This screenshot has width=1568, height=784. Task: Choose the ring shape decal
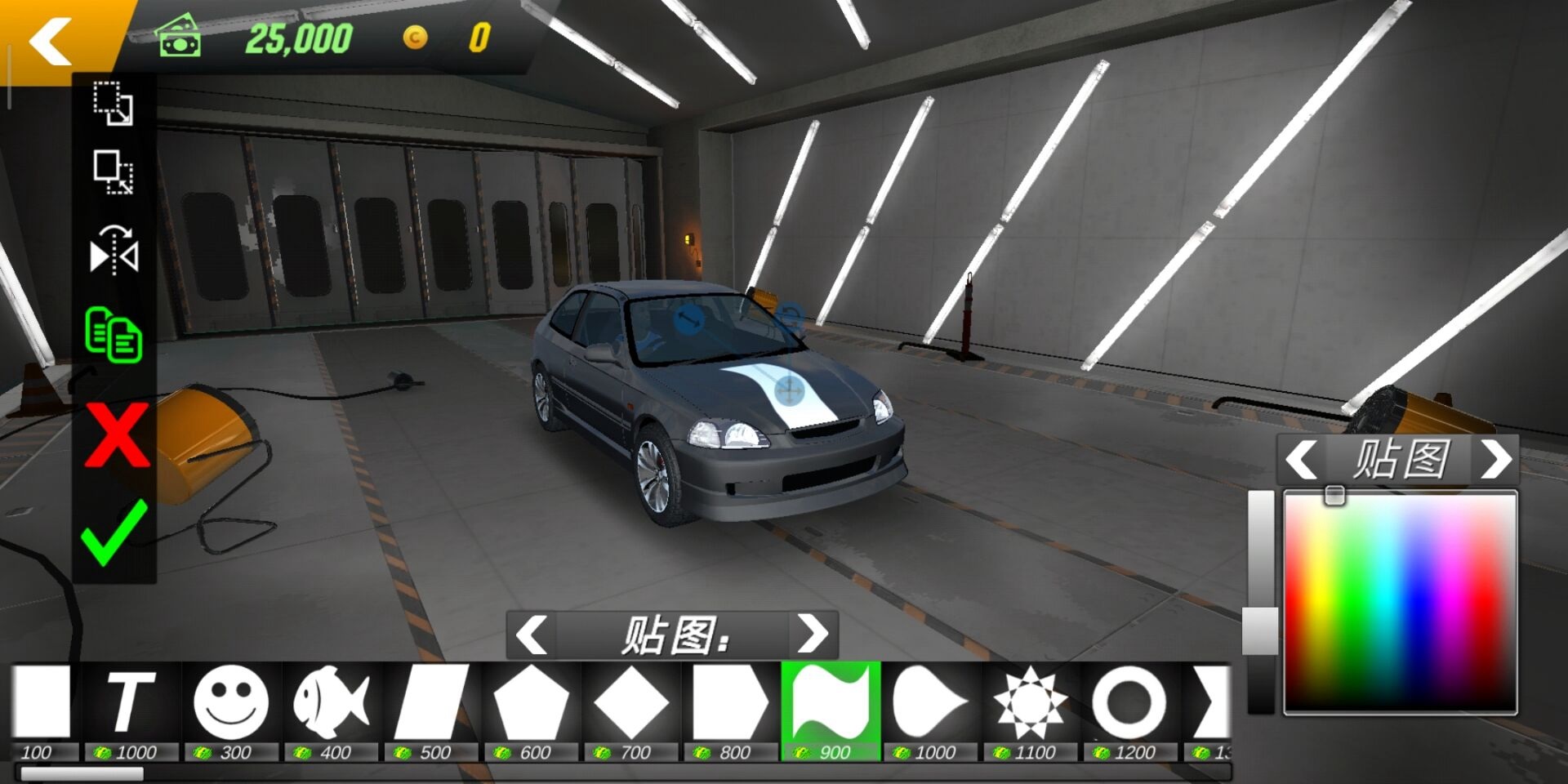[1130, 702]
